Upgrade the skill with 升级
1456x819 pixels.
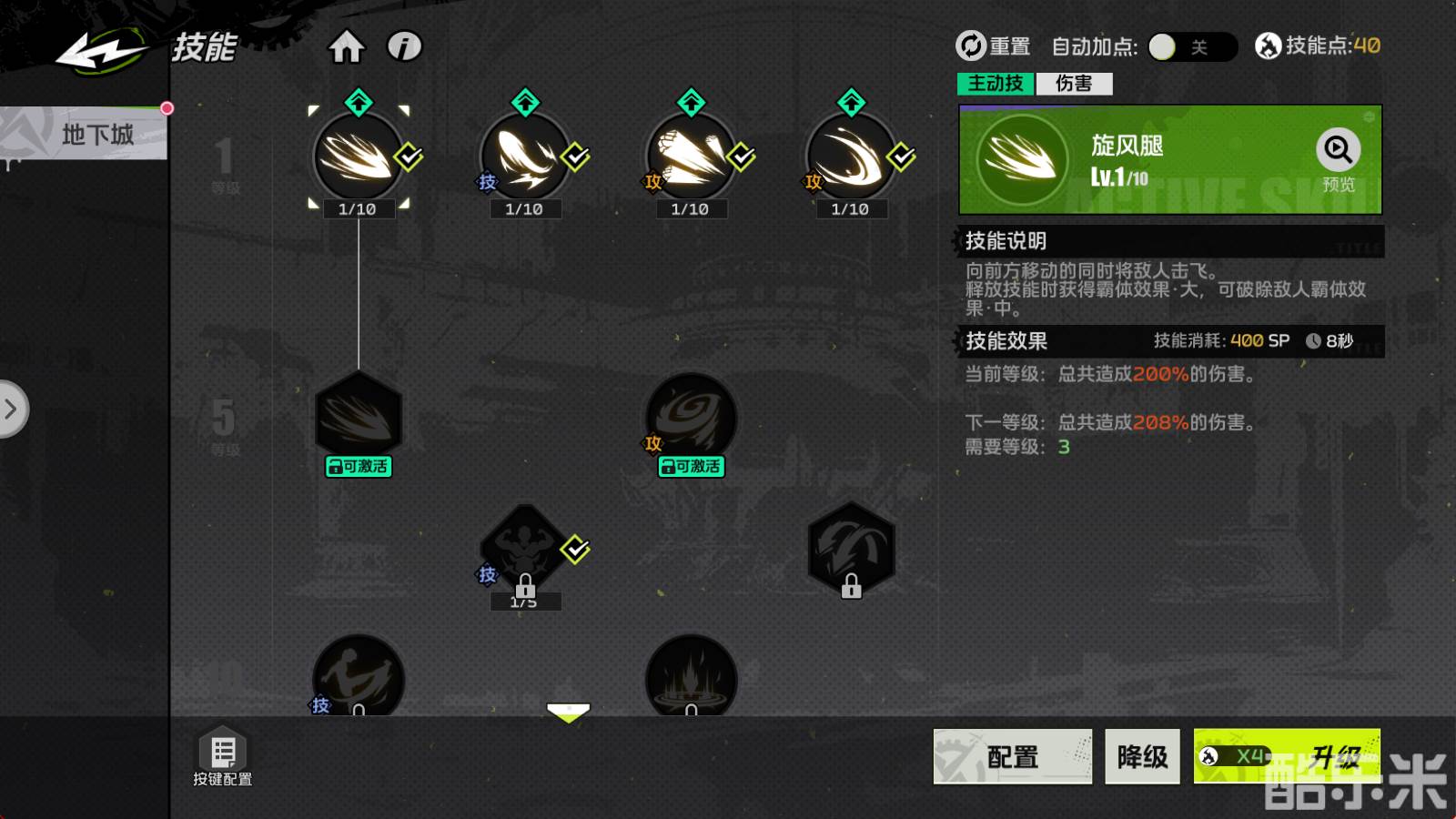click(1286, 756)
